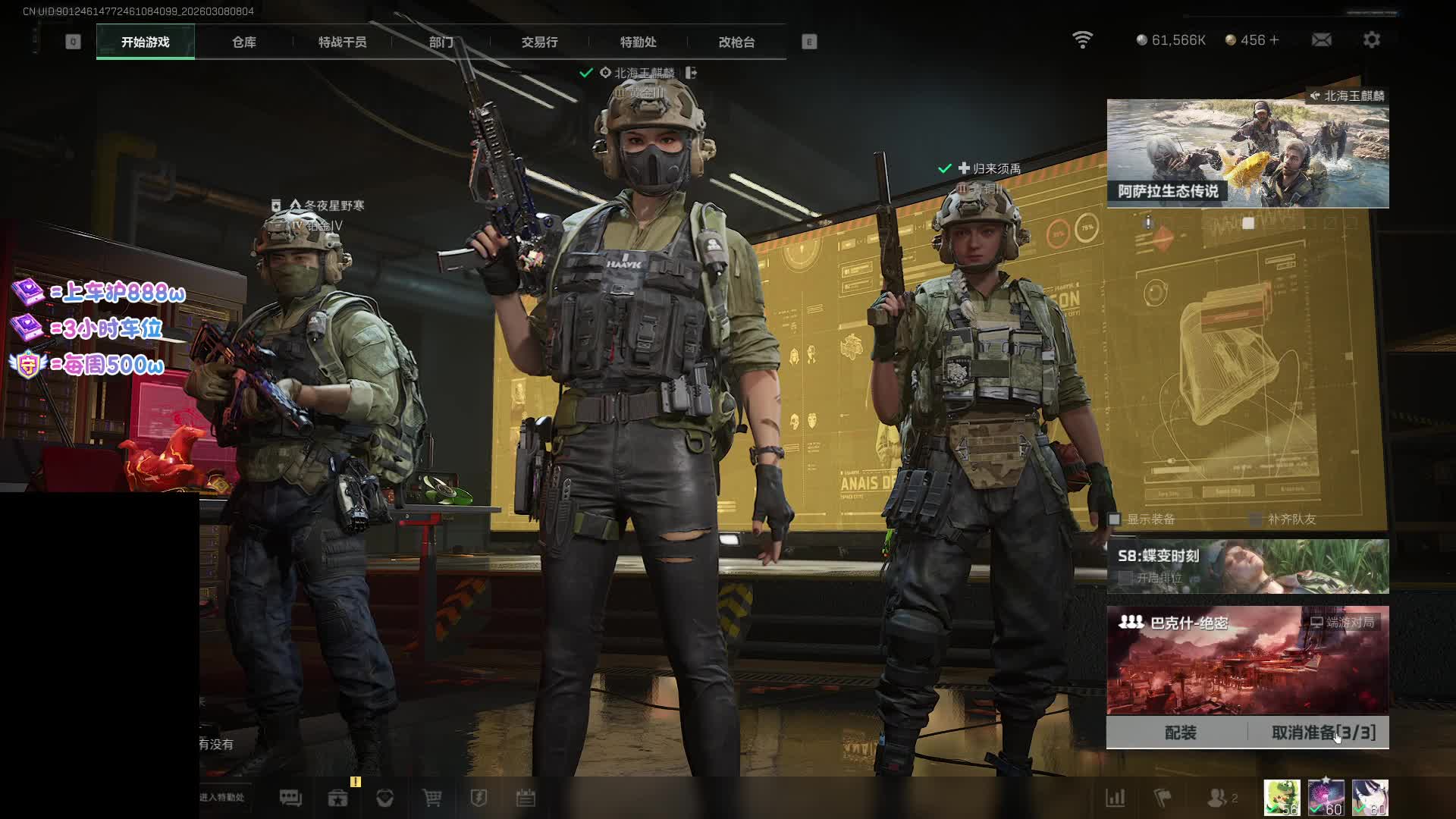Image resolution: width=1456 pixels, height=819 pixels.
Task: Open the mail envelope inbox
Action: [x=1321, y=40]
